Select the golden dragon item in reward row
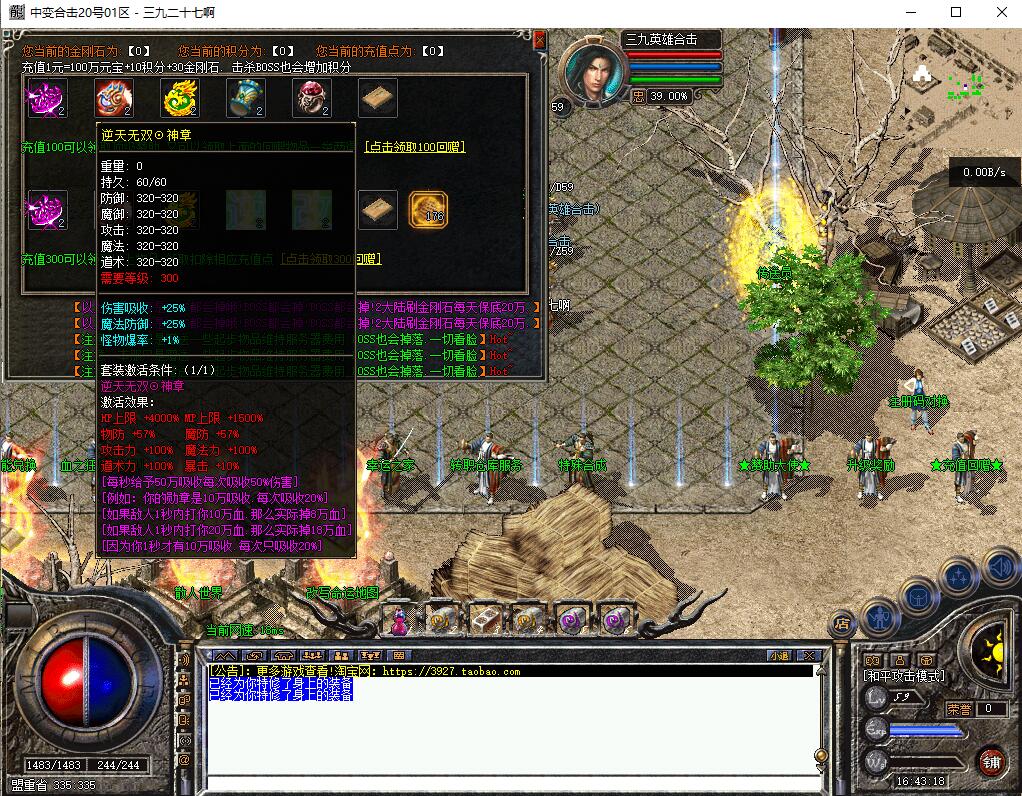Screen dimensions: 1022x796 pos(180,98)
